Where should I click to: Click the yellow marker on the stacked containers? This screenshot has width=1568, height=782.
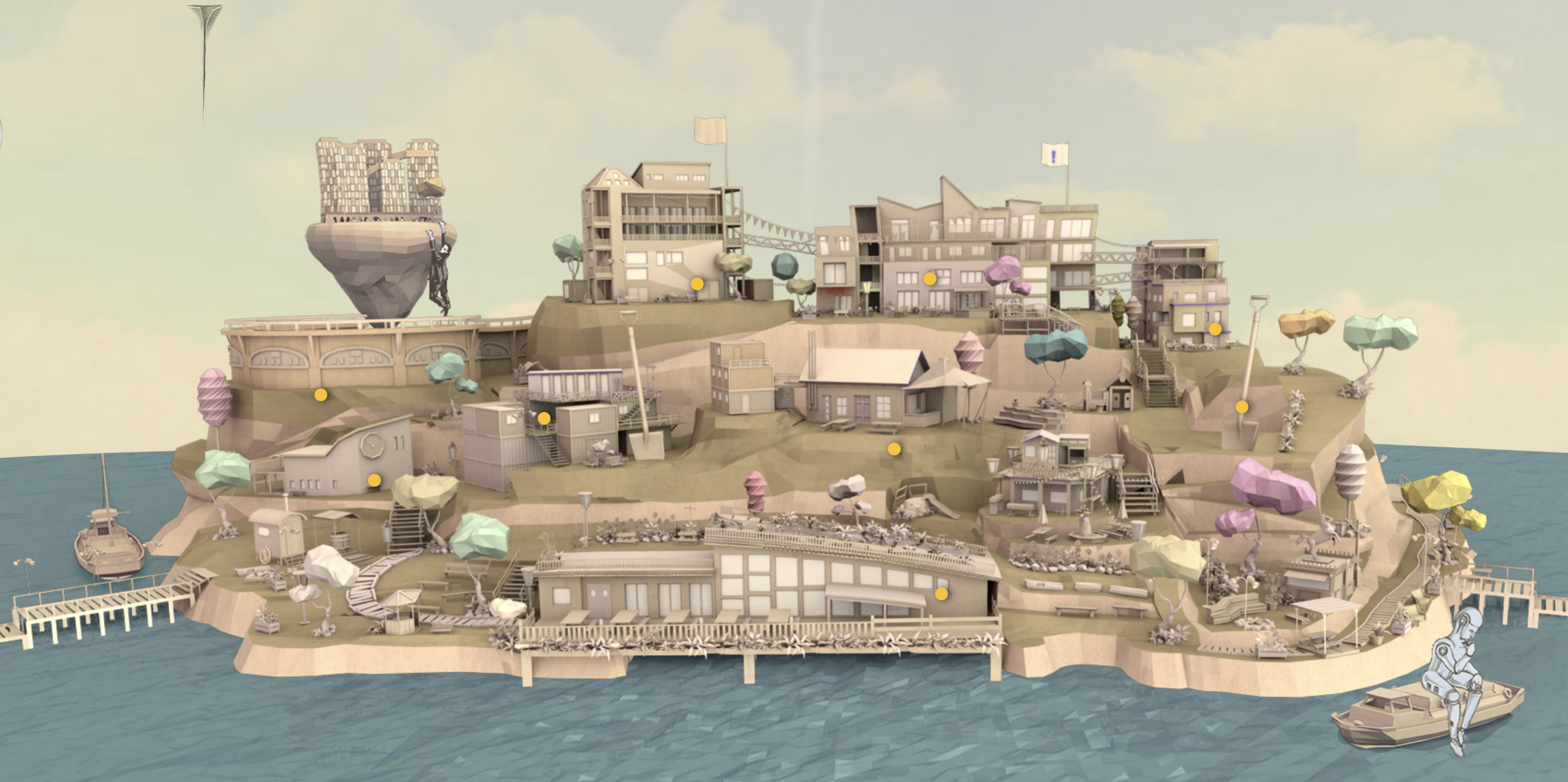tap(544, 418)
